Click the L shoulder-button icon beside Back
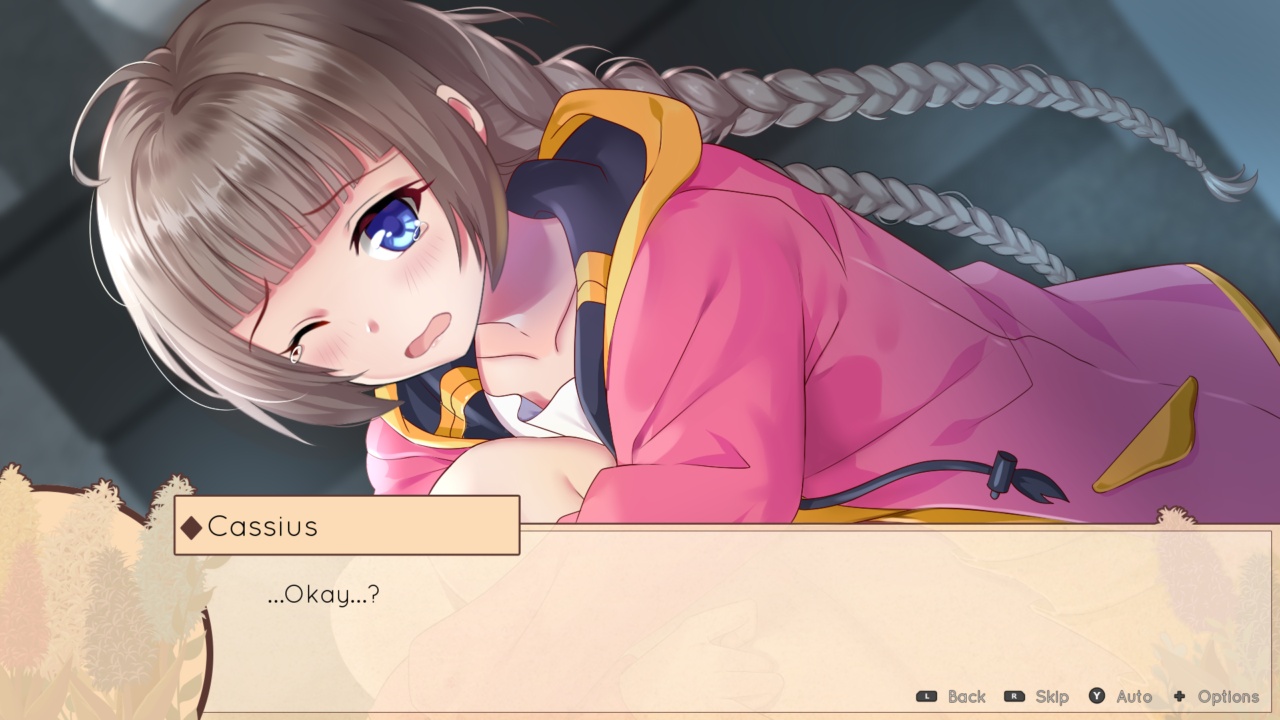Screen dimensions: 1280x720 click(x=926, y=697)
